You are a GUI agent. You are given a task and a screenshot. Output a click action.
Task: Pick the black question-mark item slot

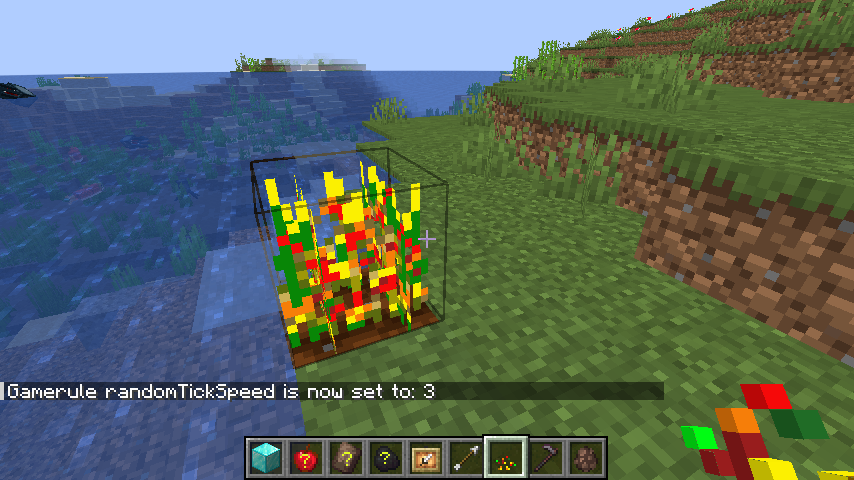coord(386,458)
